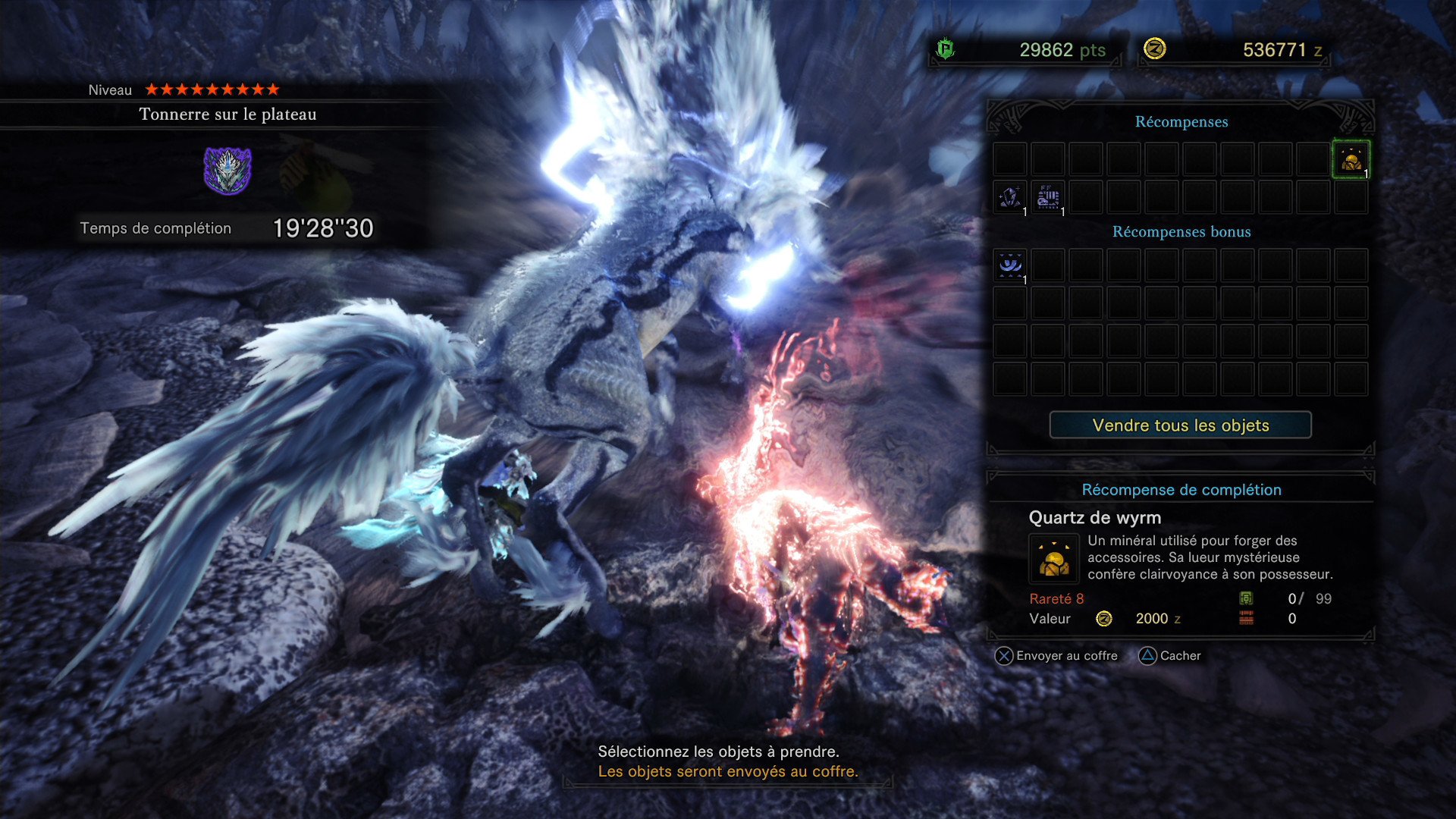Viewport: 1456px width, 819px height.
Task: Expand the Récompenses panel header
Action: [x=1181, y=121]
